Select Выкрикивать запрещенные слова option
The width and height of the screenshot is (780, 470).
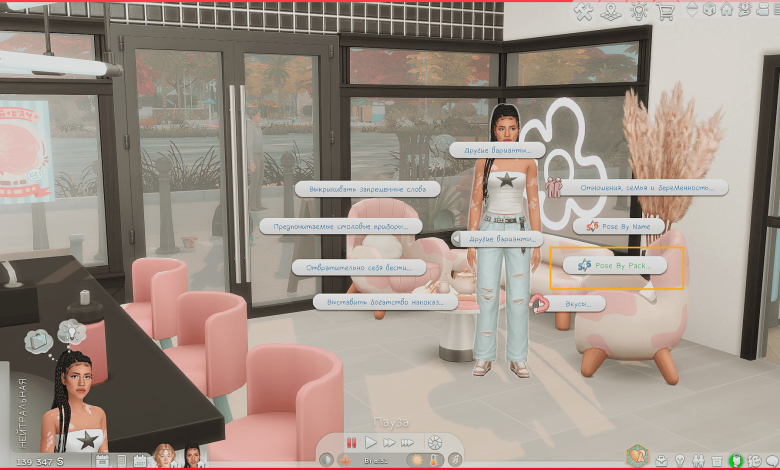361,188
